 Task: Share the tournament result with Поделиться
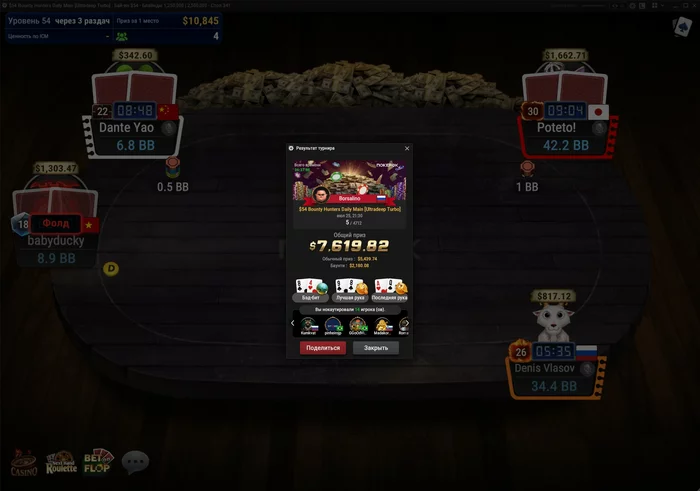tap(322, 348)
